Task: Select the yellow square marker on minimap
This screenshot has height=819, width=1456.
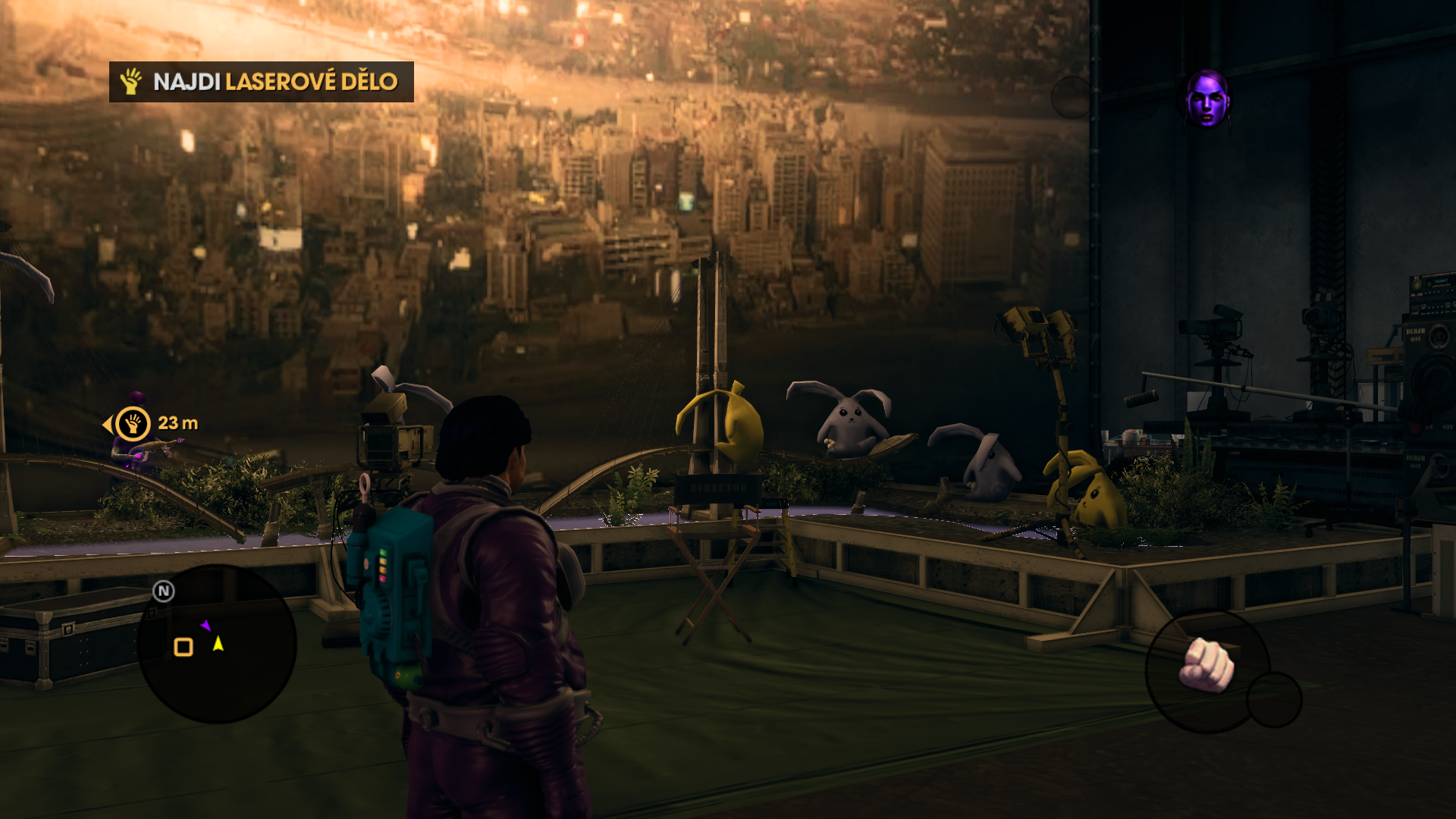Action: (x=184, y=647)
